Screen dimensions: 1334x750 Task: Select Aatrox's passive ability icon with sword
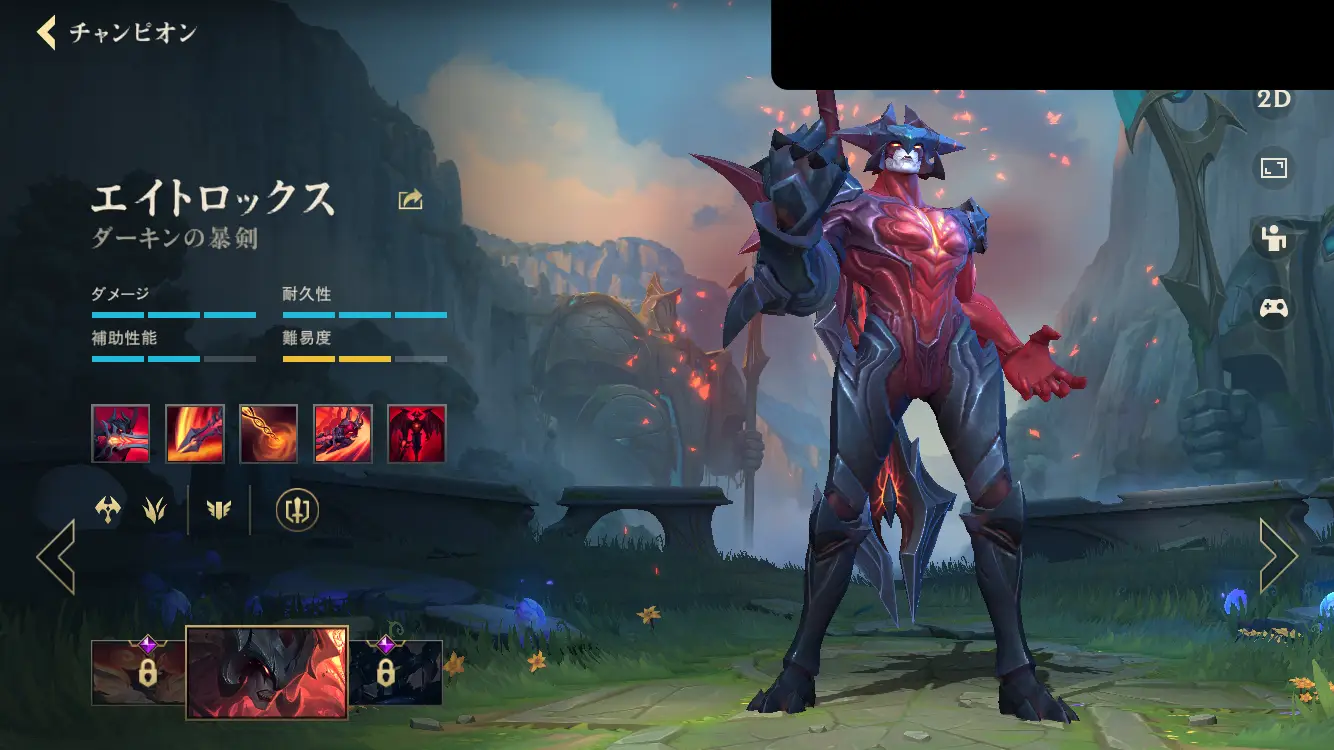click(x=120, y=434)
